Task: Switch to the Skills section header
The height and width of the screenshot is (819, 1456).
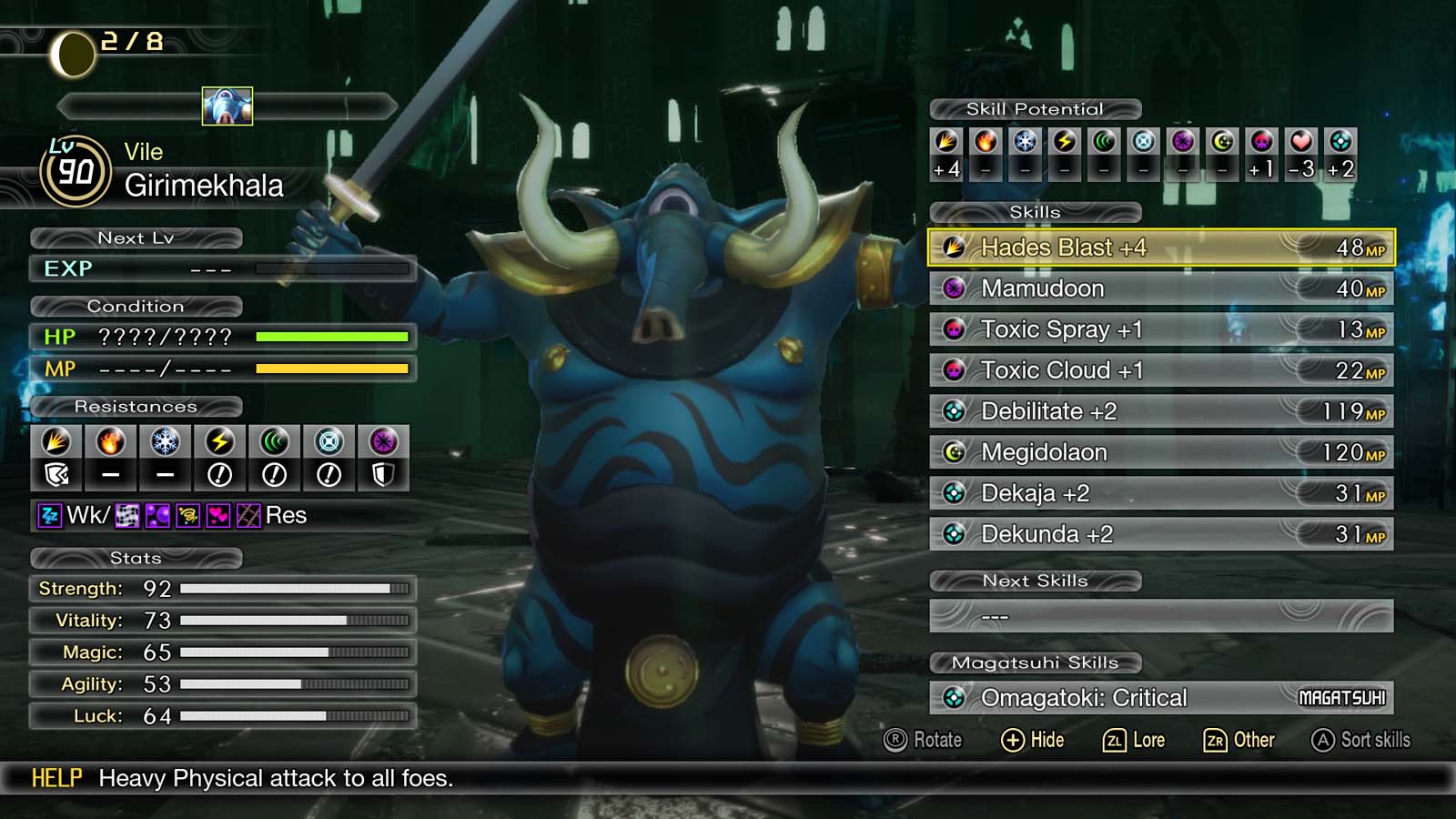Action: (1036, 212)
